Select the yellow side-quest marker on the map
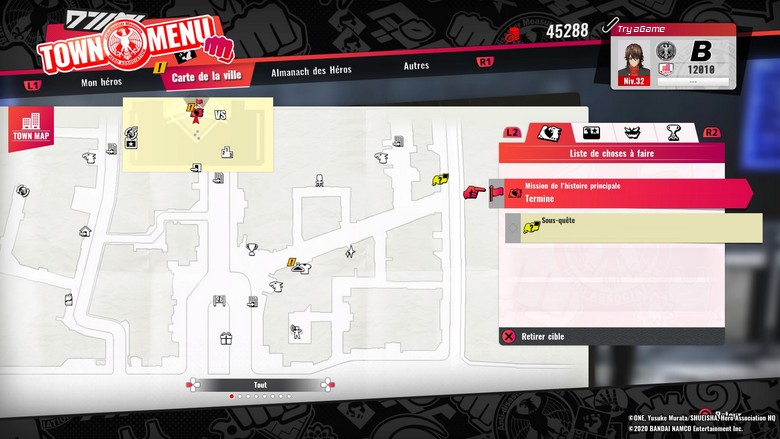This screenshot has width=780, height=439. tap(440, 180)
